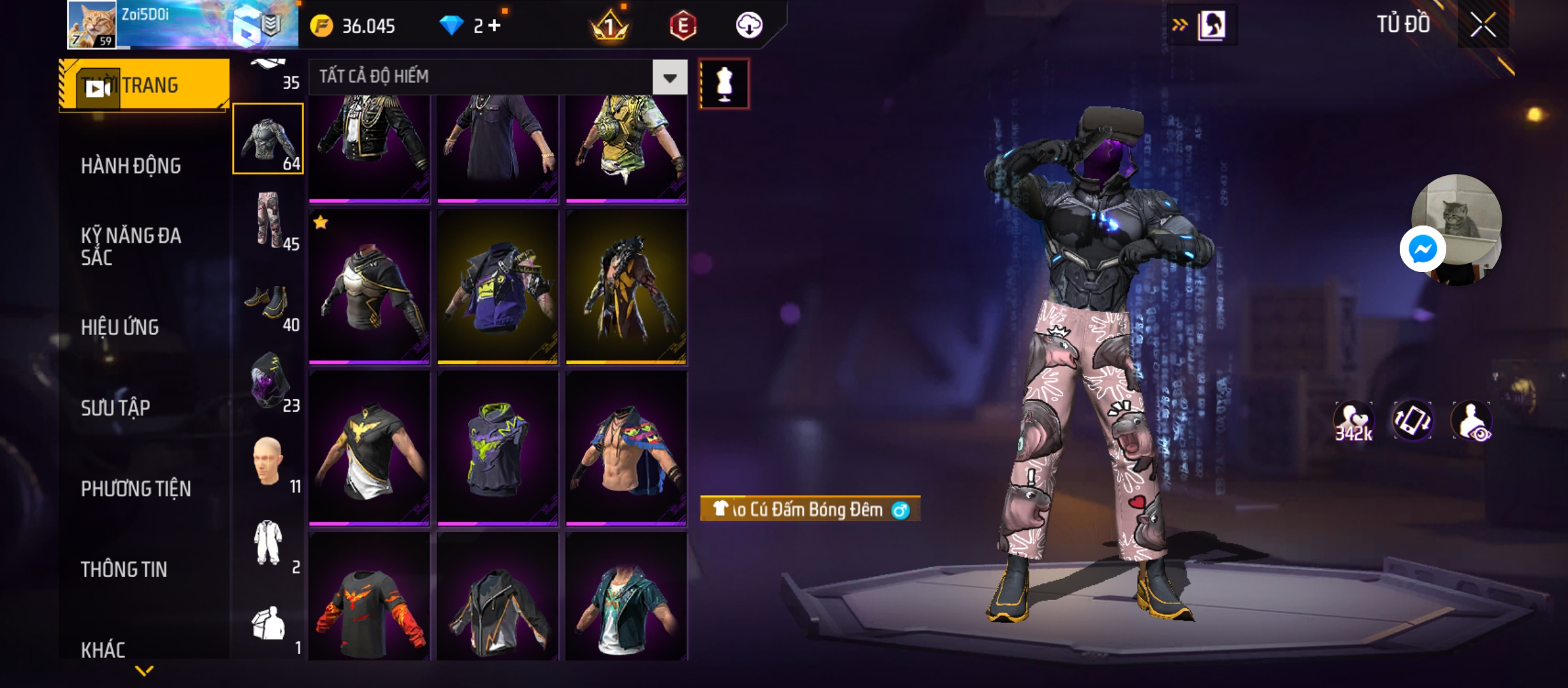The height and width of the screenshot is (688, 1568).
Task: Switch to Kỹ Năng Đa Sắc section
Action: pos(131,247)
